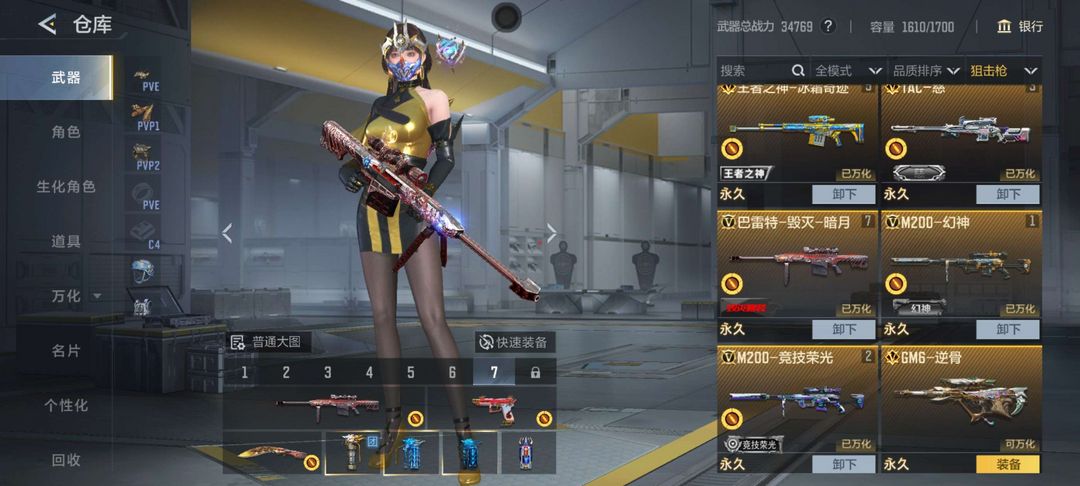This screenshot has width=1080, height=486.
Task: Open the 名片 tab
Action: pyautogui.click(x=66, y=351)
